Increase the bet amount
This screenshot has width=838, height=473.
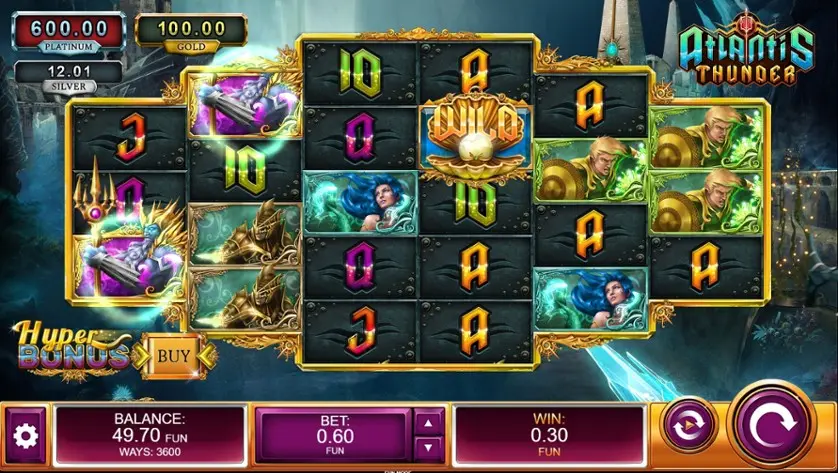click(427, 422)
